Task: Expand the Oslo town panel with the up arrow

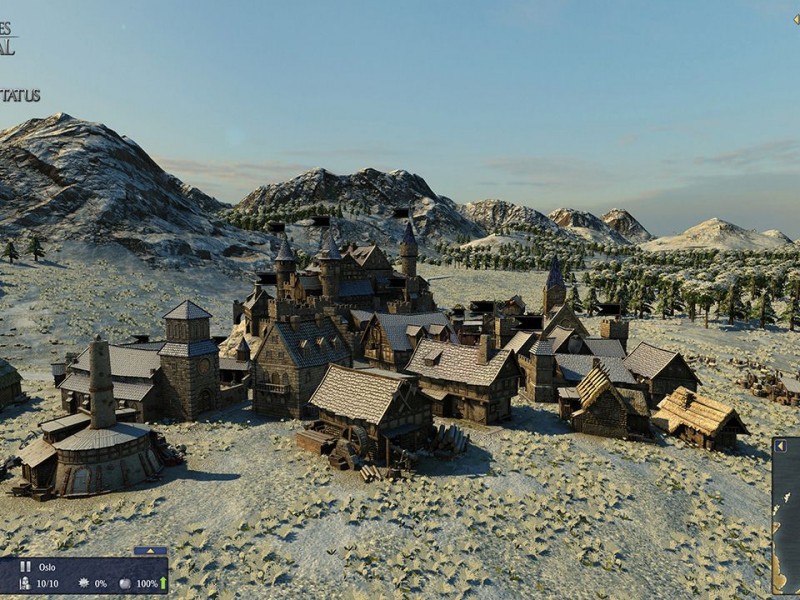Action: [x=150, y=550]
